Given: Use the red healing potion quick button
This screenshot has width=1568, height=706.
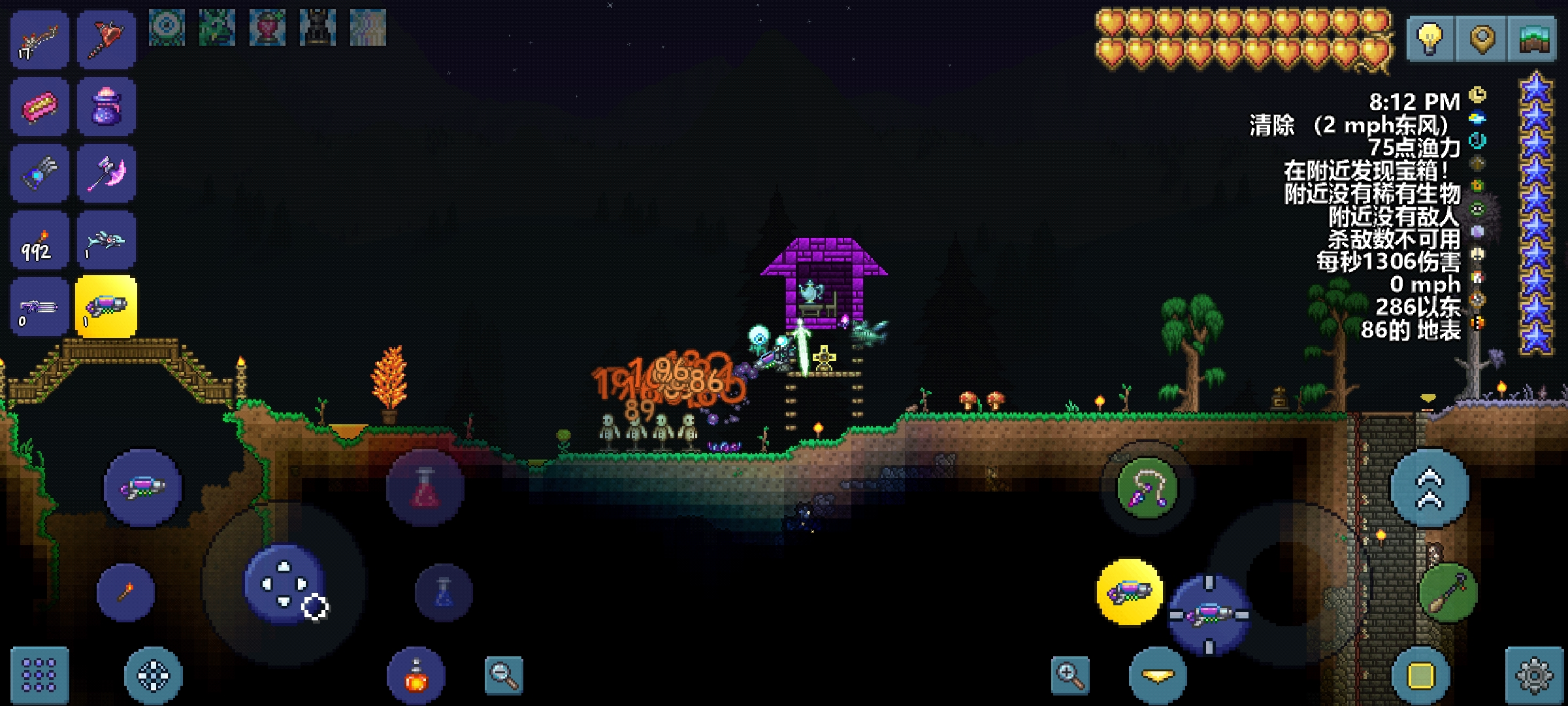Looking at the screenshot, I should coord(425,488).
